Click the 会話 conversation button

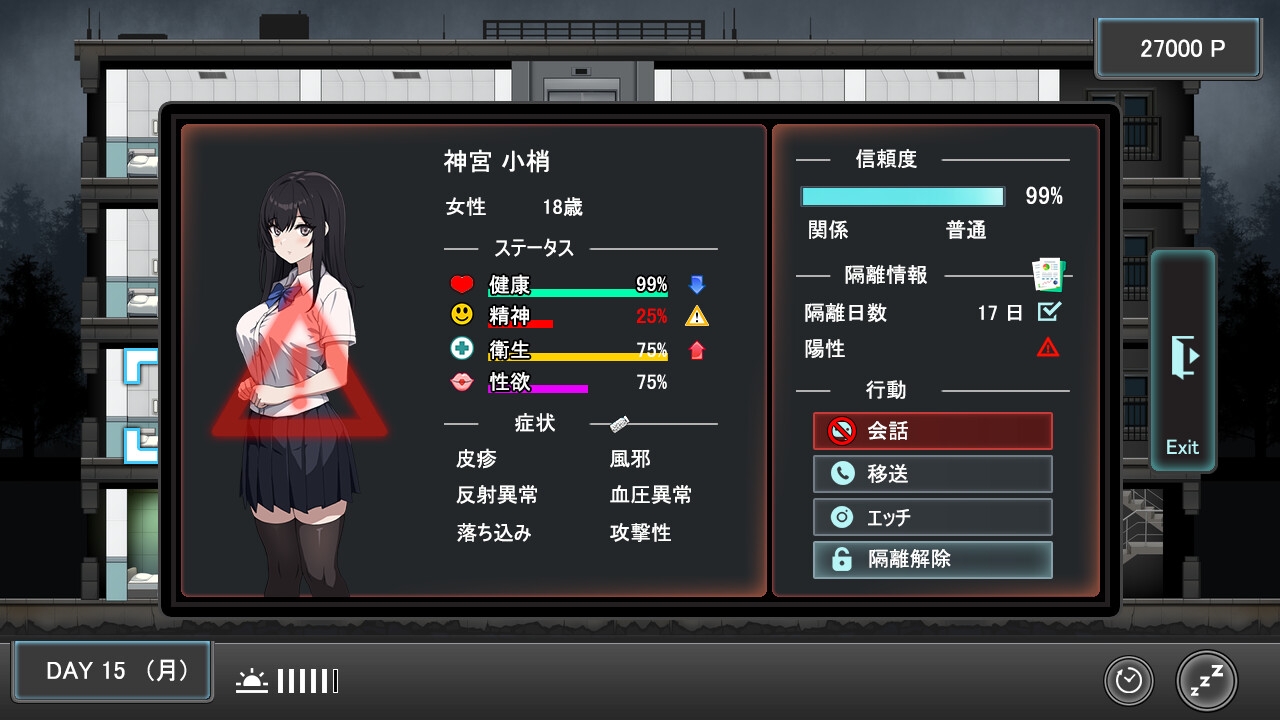point(932,431)
